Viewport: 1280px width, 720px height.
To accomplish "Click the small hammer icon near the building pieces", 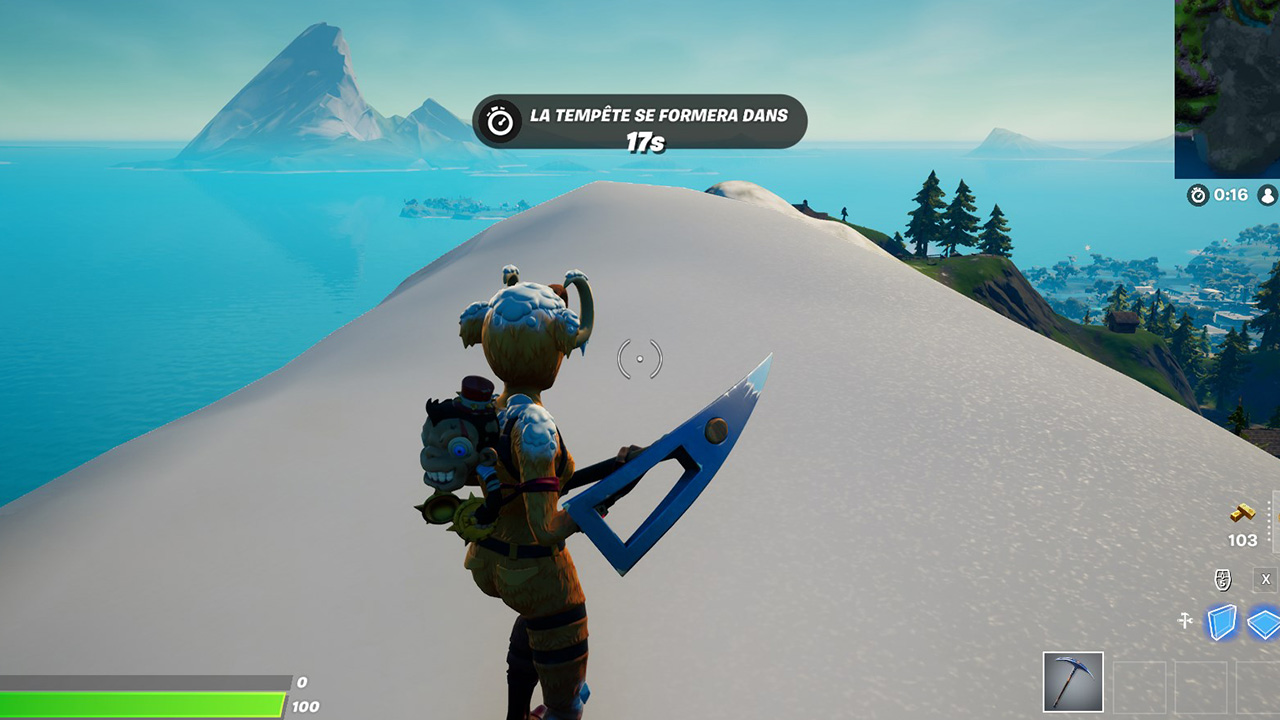I will point(1186,621).
